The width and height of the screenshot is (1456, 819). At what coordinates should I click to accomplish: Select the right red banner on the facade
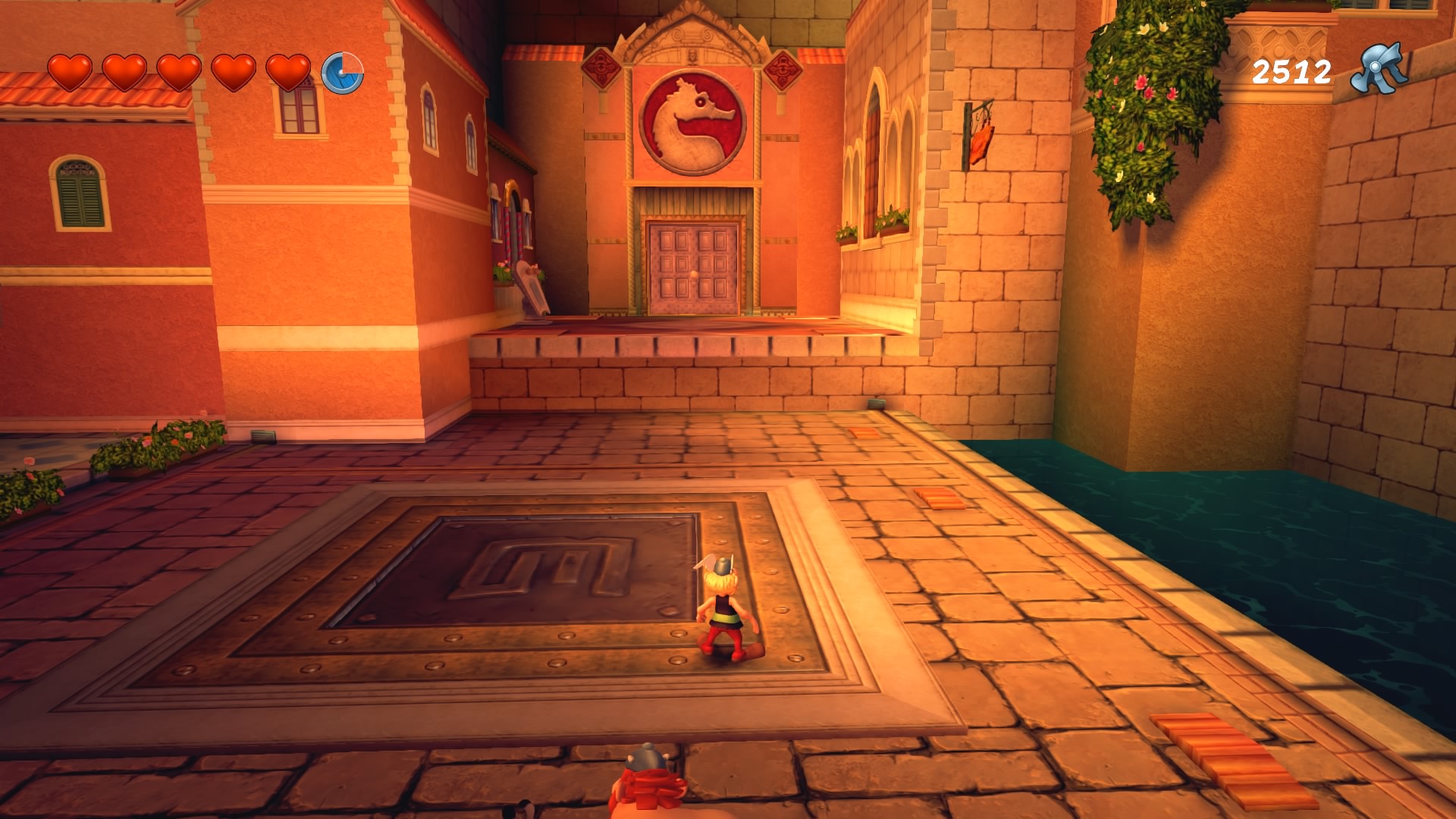(x=781, y=70)
